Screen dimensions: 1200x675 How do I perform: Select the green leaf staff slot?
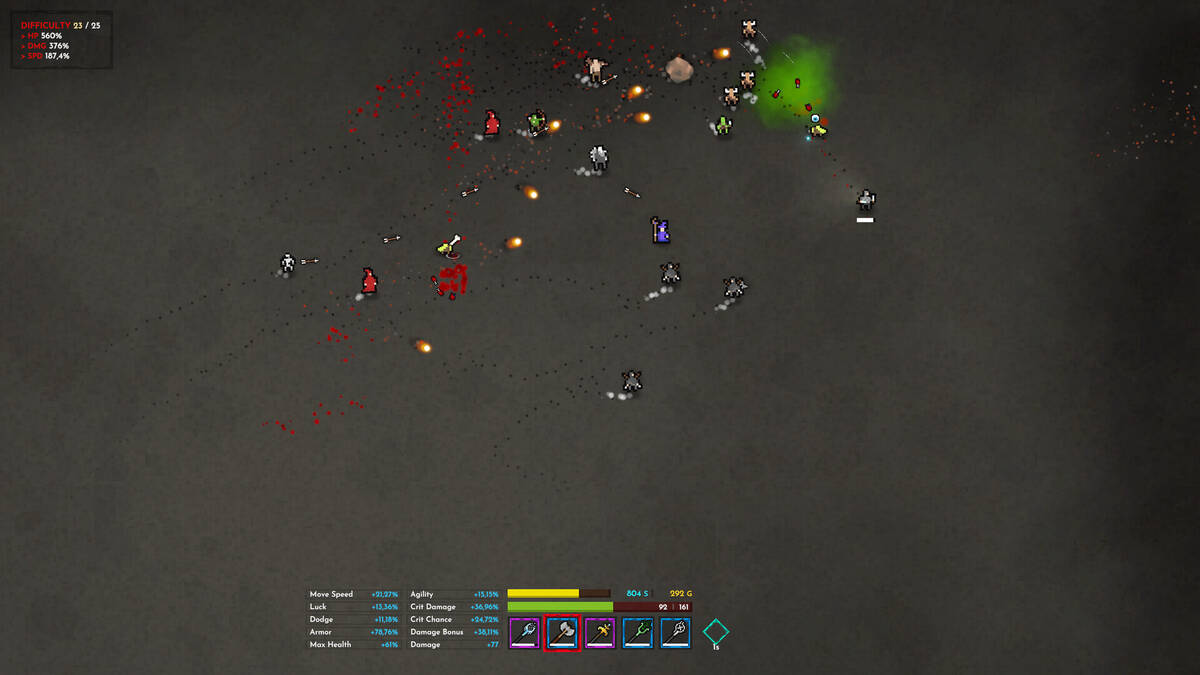(x=638, y=632)
